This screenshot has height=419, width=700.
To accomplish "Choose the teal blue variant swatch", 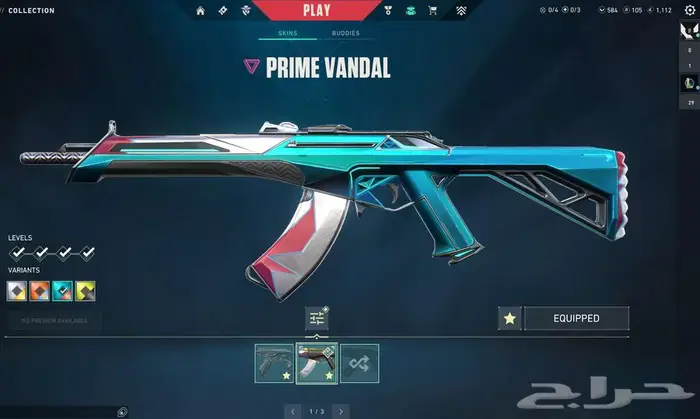I will [62, 291].
